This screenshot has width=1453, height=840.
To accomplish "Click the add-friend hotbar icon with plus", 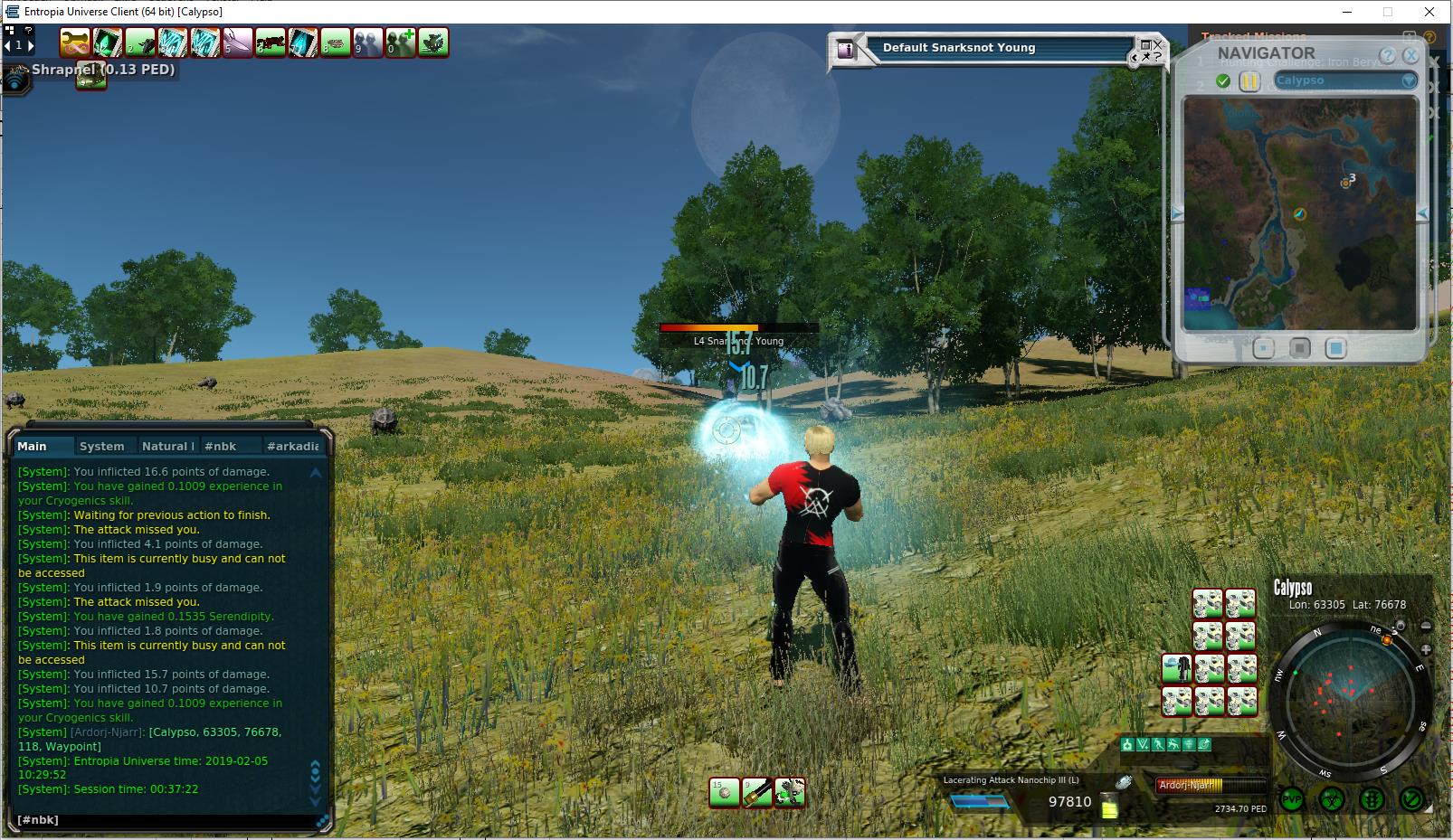I will tap(401, 42).
